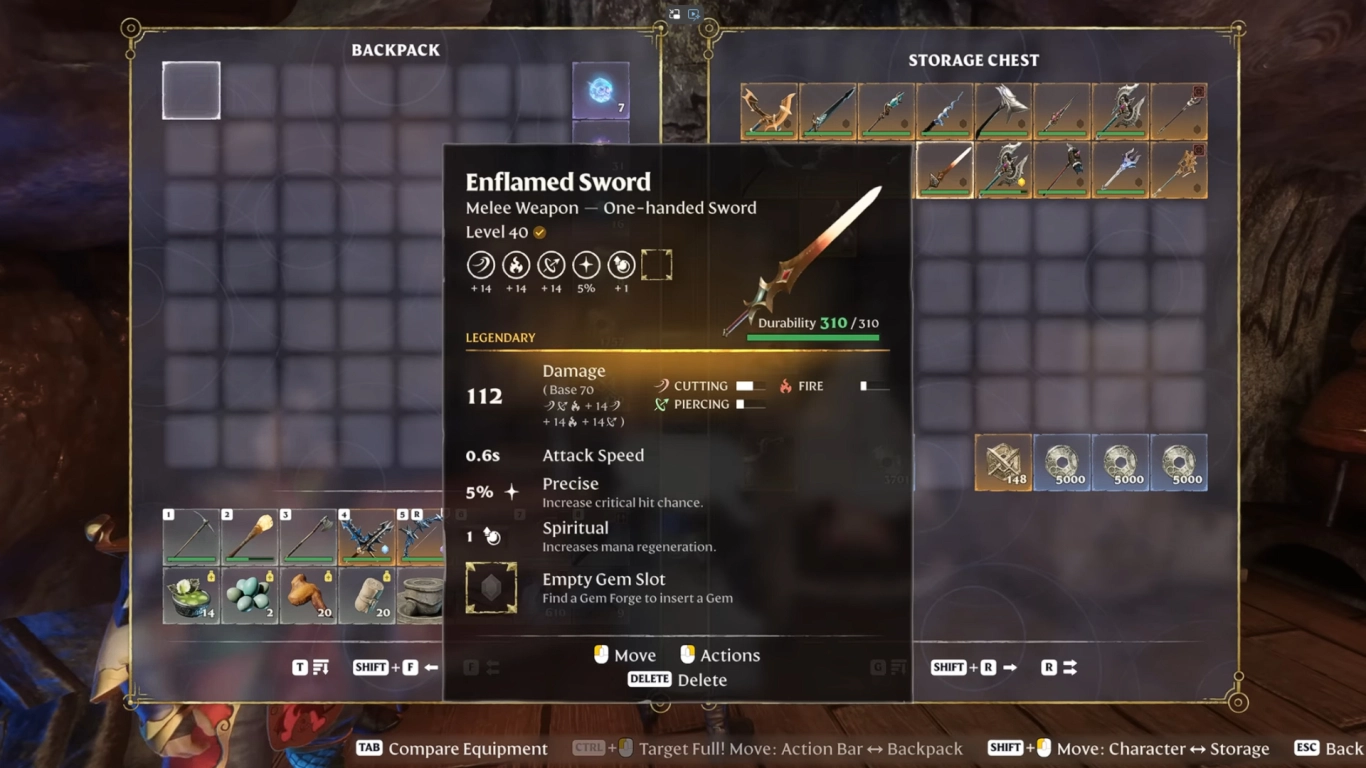Click the silver battle axe in Storage Chest
The image size is (1366, 768).
(1003, 111)
